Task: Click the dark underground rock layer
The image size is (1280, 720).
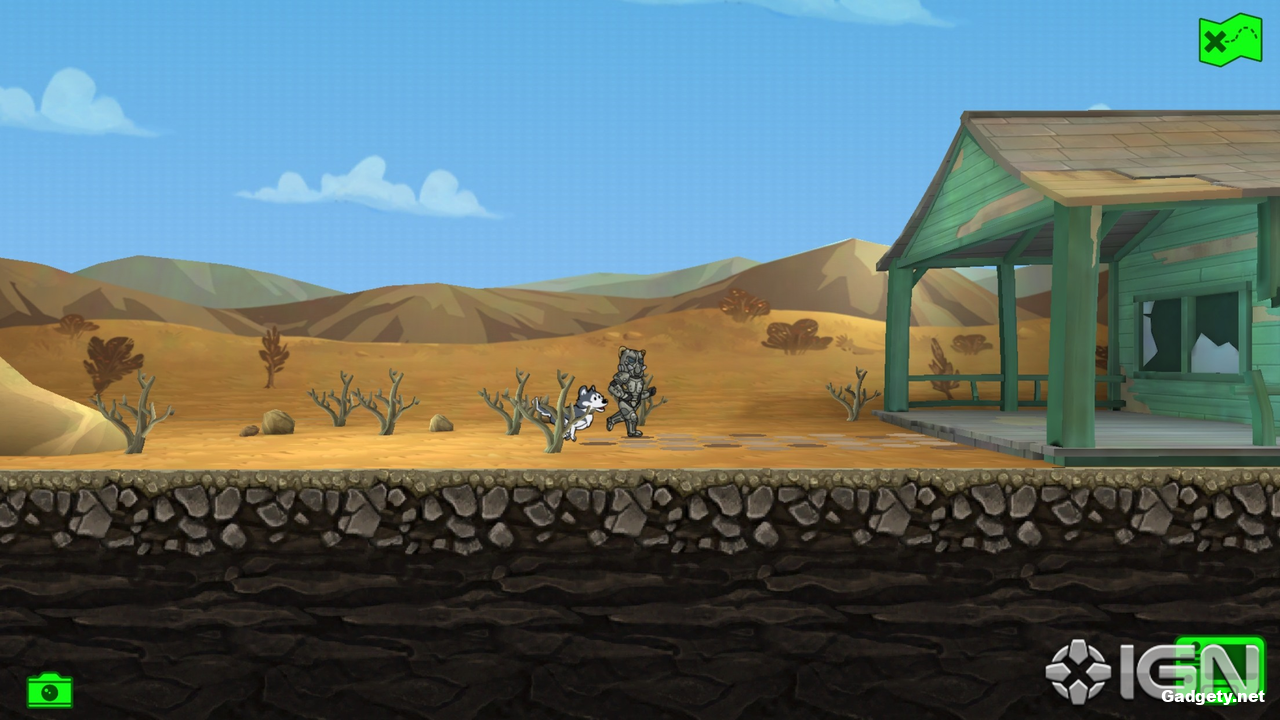Action: pos(500,610)
